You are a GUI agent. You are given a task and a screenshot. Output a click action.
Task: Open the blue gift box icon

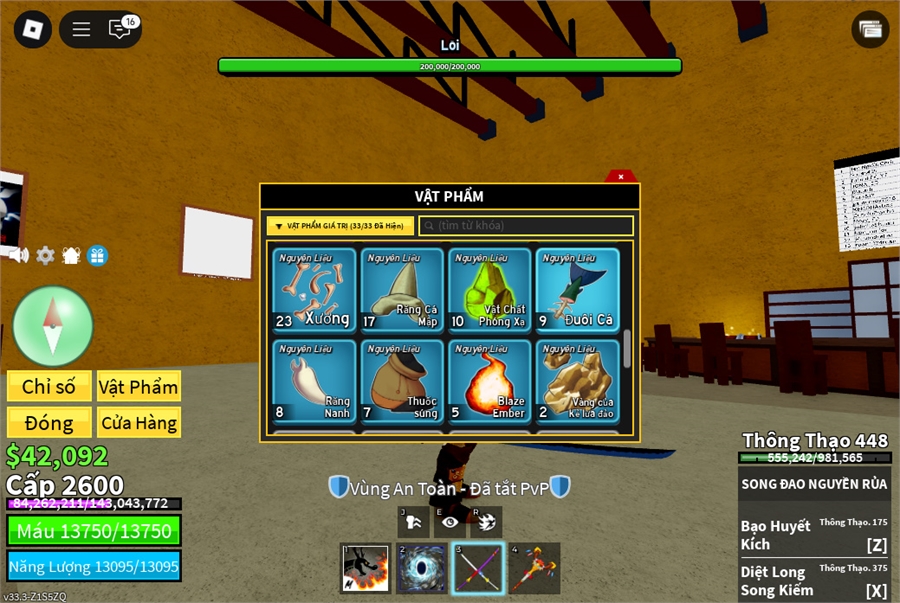tap(97, 255)
